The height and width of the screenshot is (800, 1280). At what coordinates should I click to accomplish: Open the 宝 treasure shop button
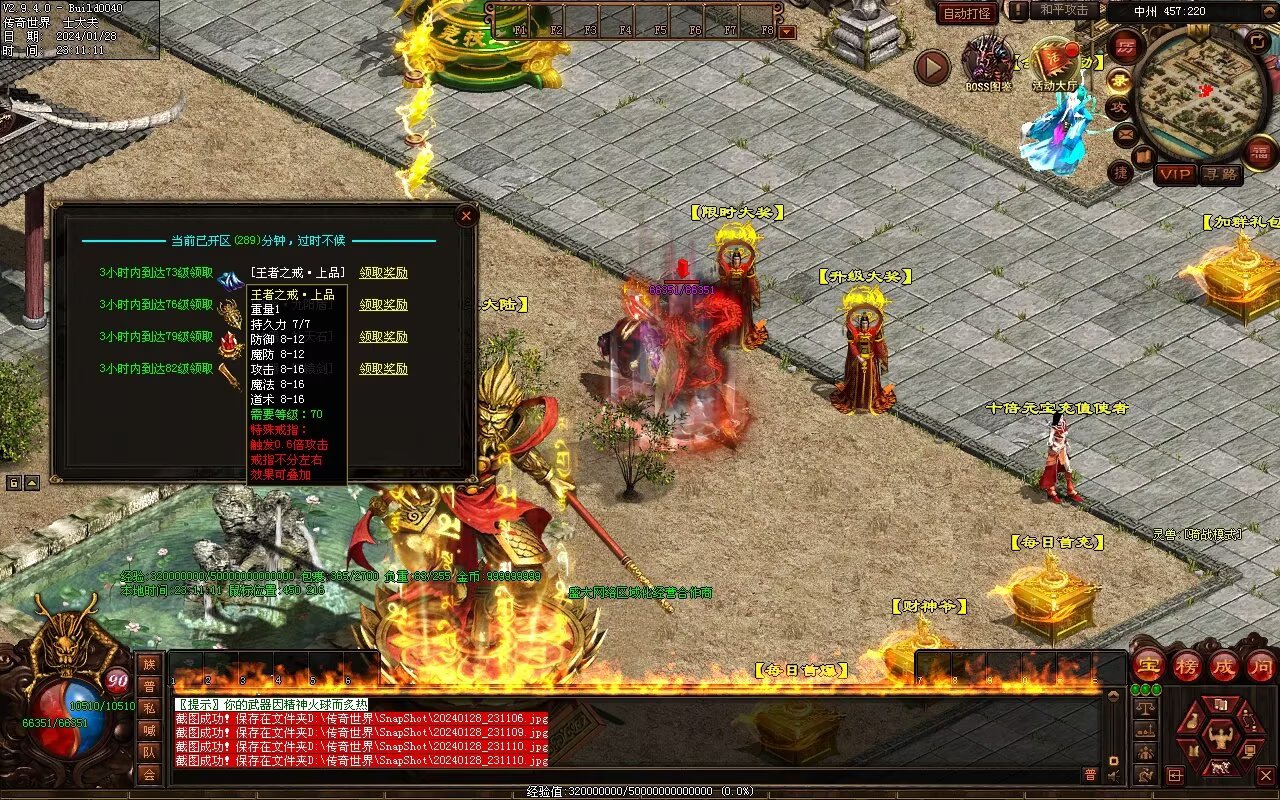point(1148,666)
